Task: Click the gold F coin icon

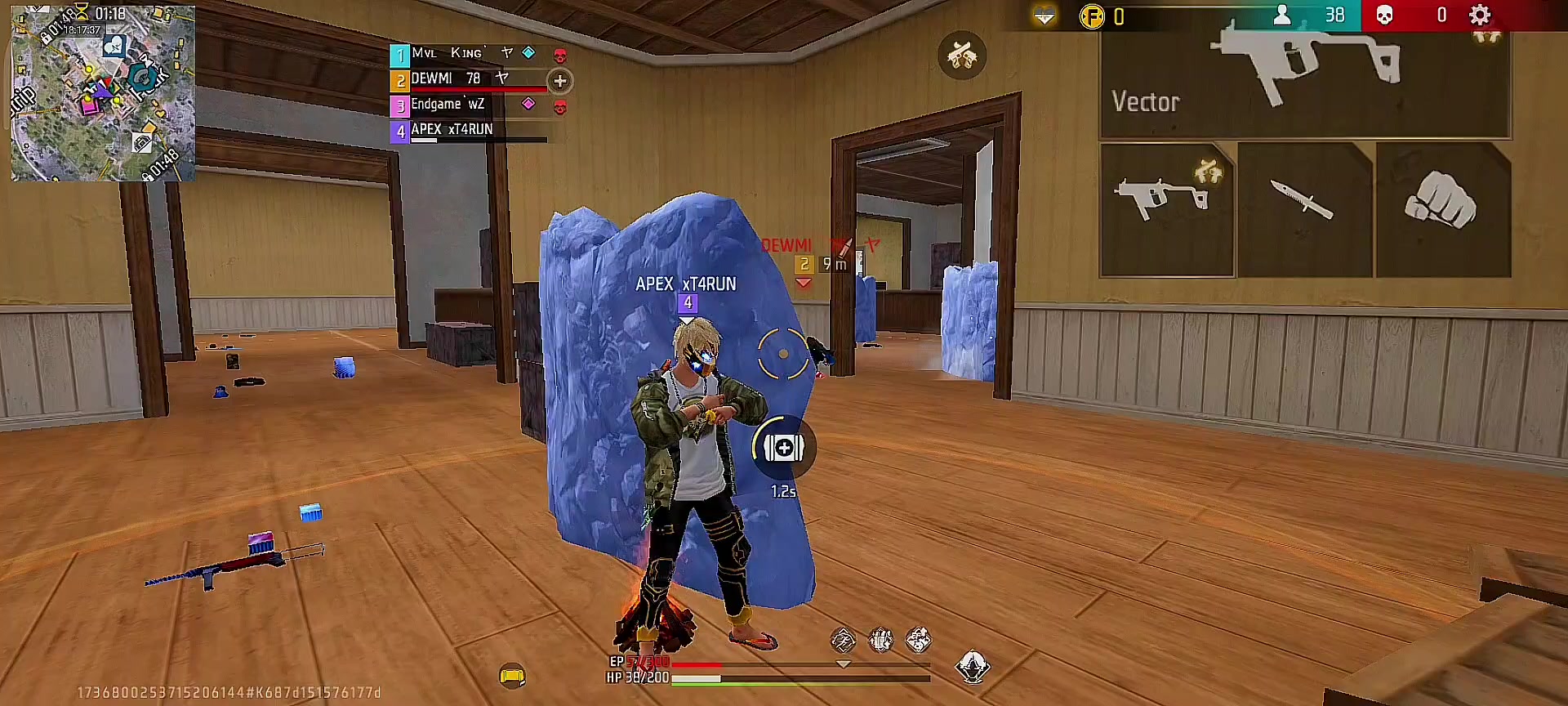Action: (x=1092, y=16)
